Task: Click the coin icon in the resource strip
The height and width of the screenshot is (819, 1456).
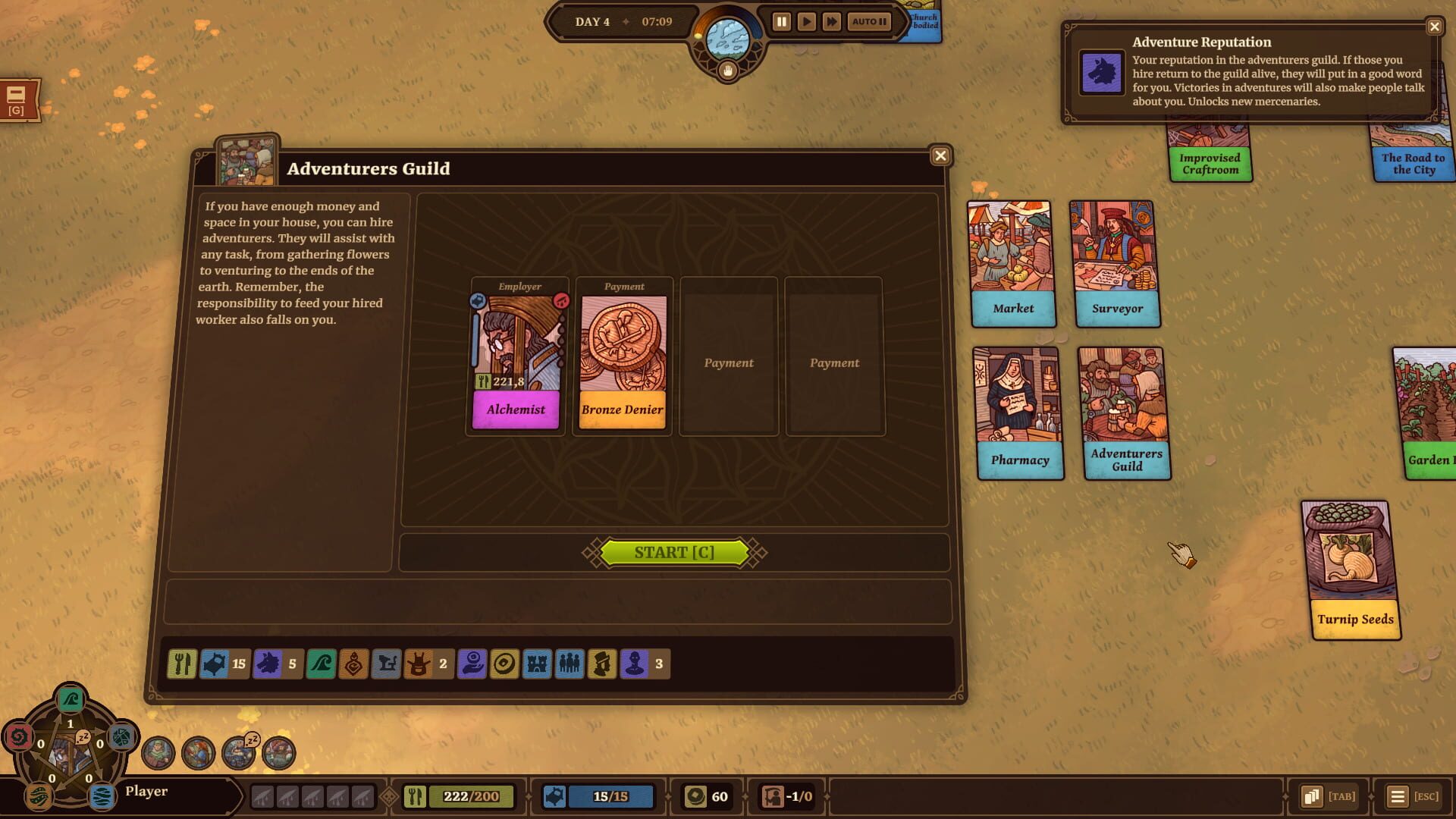Action: (504, 665)
